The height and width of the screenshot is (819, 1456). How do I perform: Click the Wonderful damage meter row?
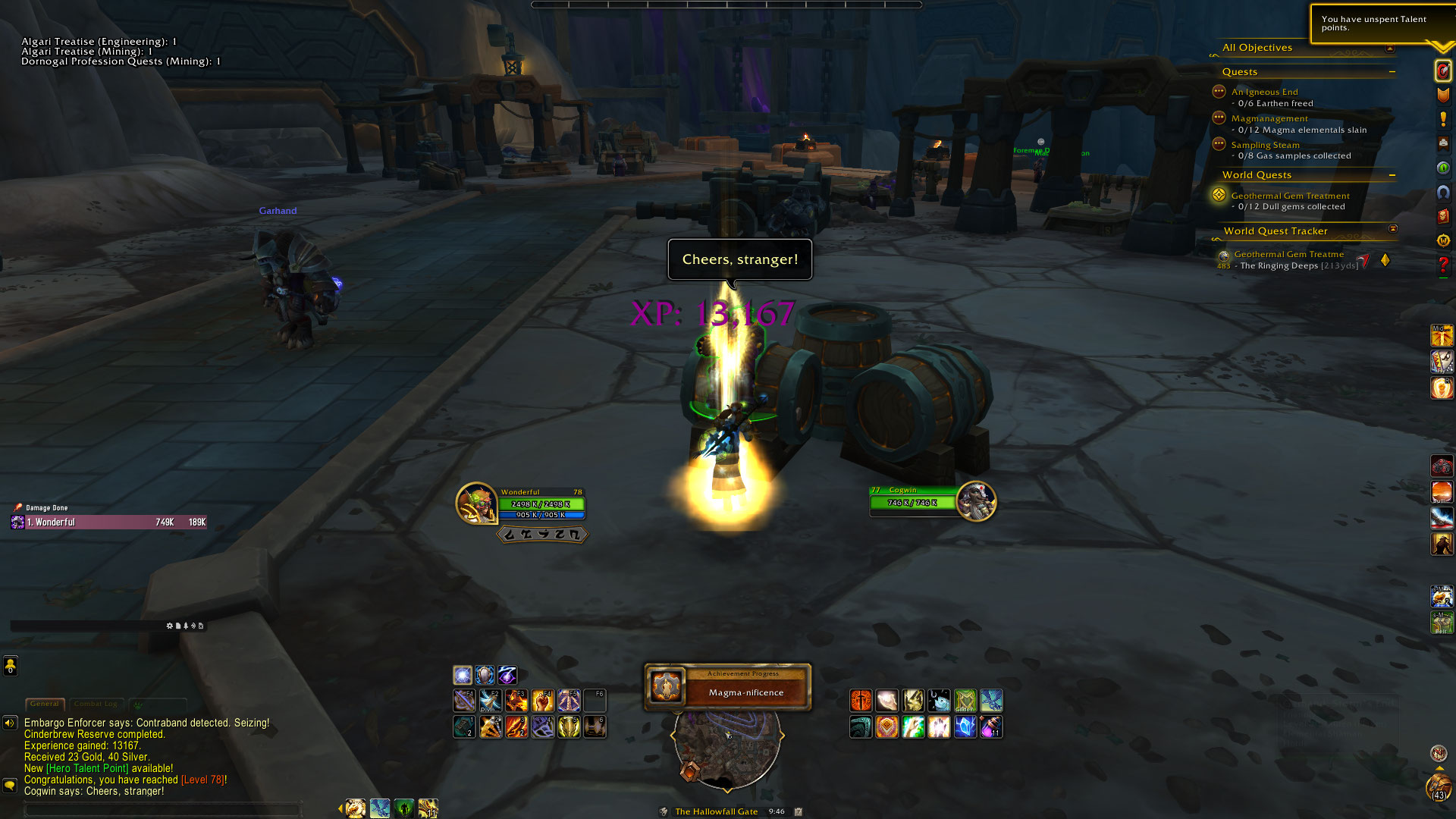(x=115, y=522)
